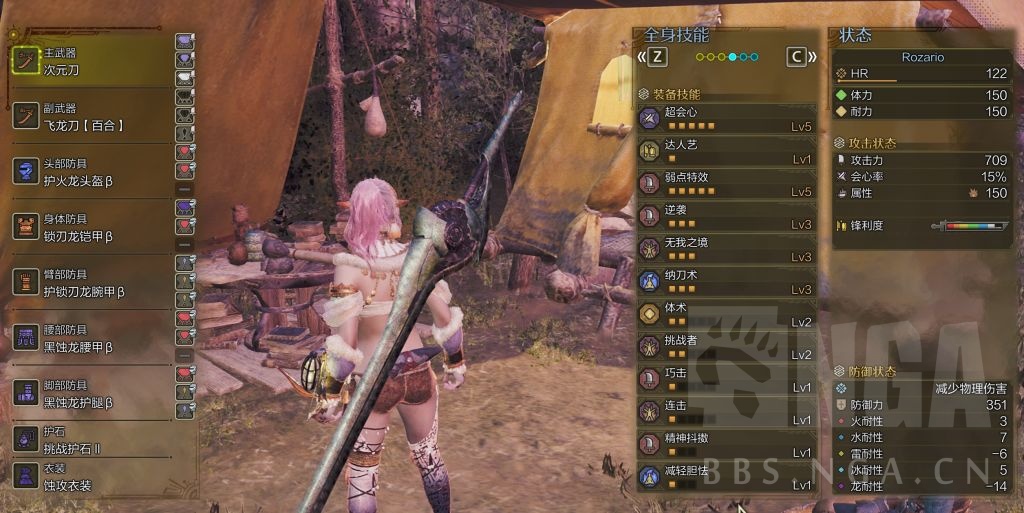Pick the arm armor 护锁刃龙腕甲β slot
The height and width of the screenshot is (513, 1024).
(90, 283)
